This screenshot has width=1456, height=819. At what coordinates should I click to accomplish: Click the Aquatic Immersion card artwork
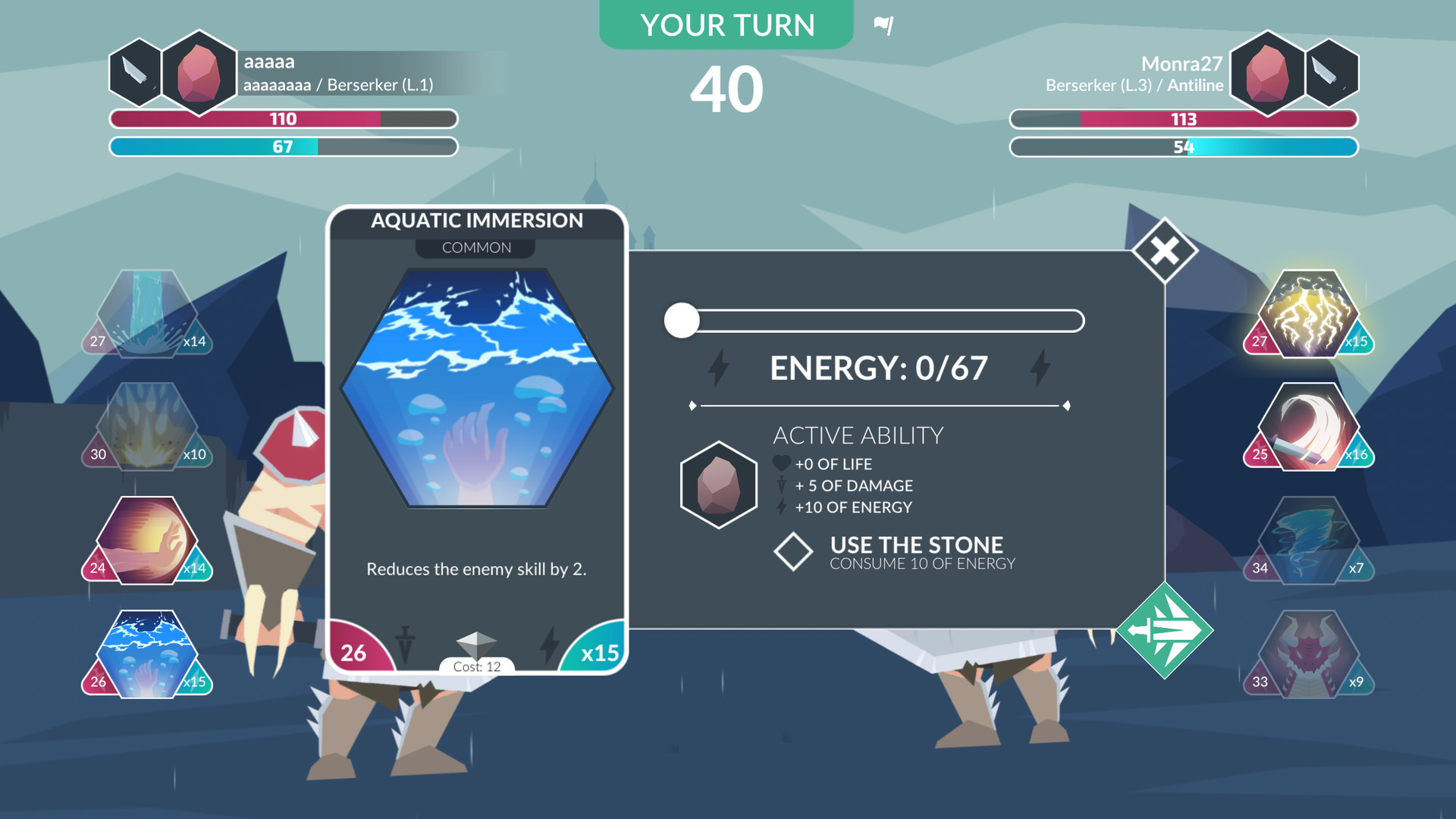(475, 388)
